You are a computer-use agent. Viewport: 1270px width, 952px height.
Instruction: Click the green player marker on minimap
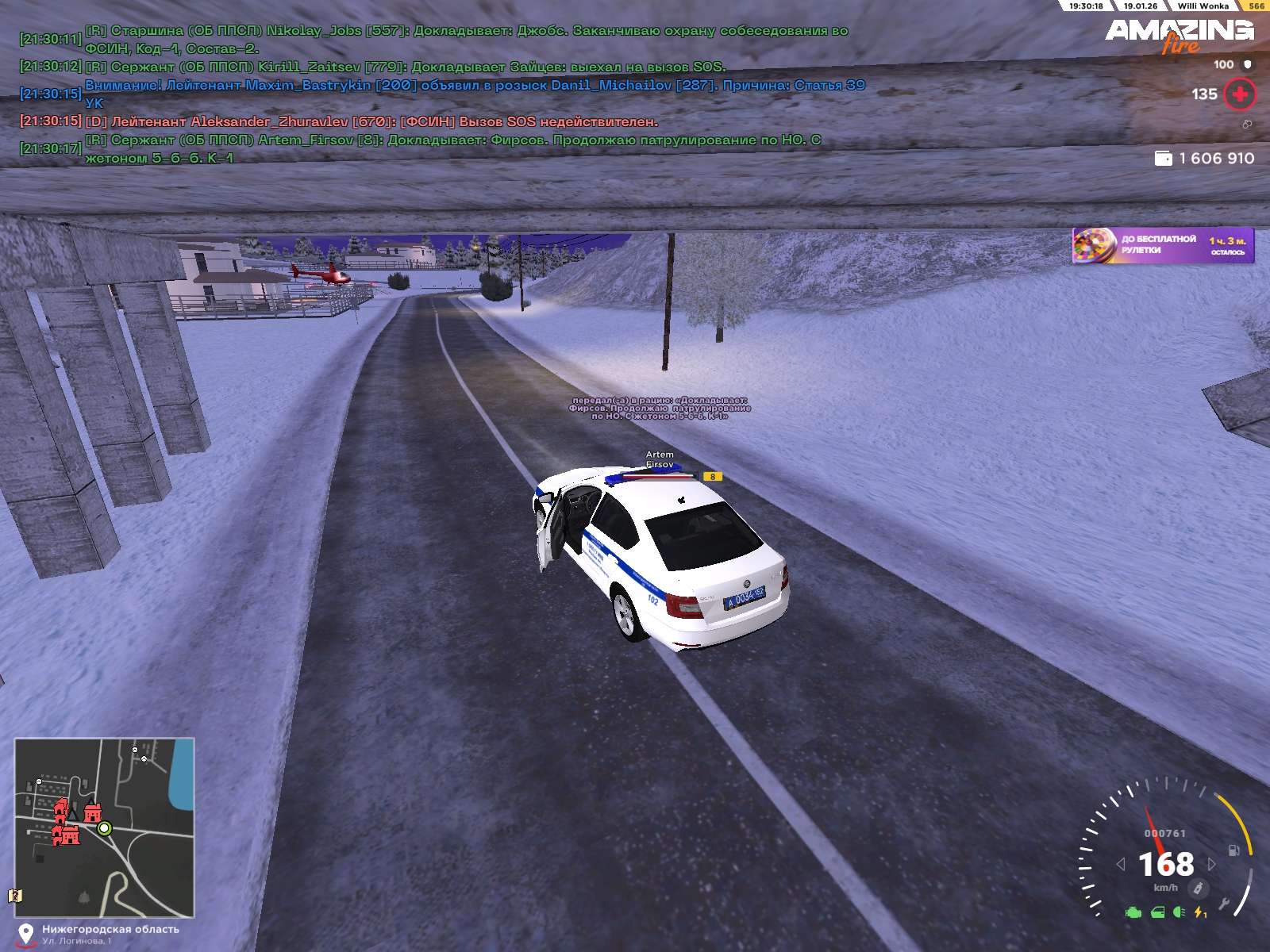click(x=104, y=828)
